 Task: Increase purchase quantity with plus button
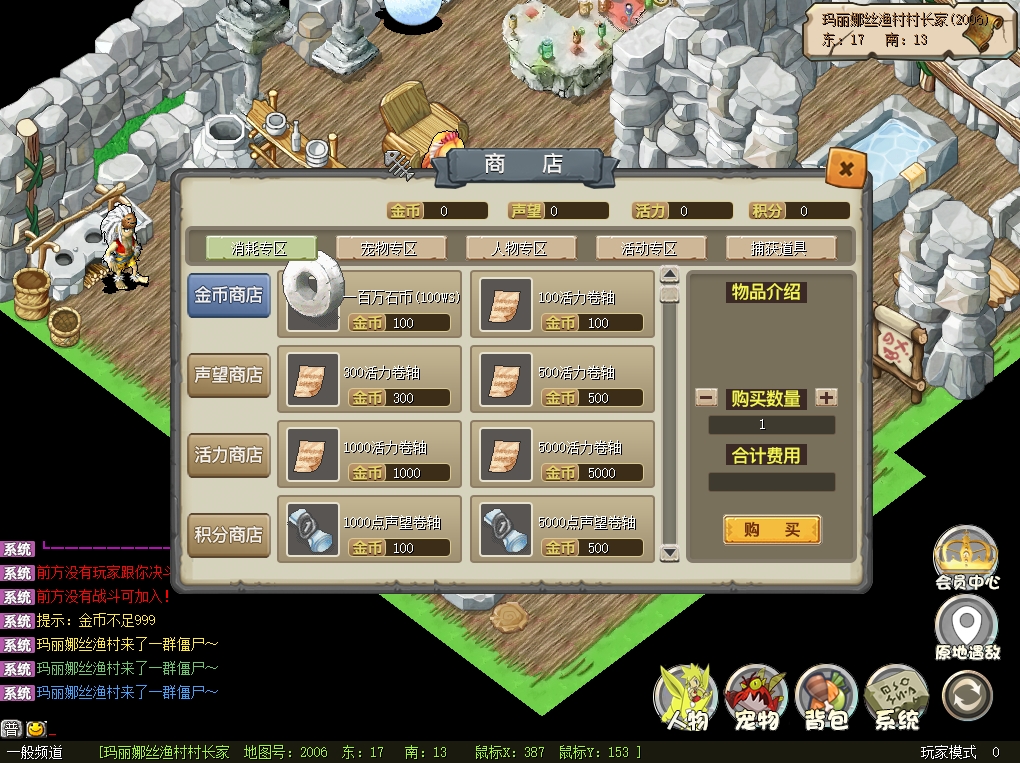pyautogui.click(x=826, y=397)
